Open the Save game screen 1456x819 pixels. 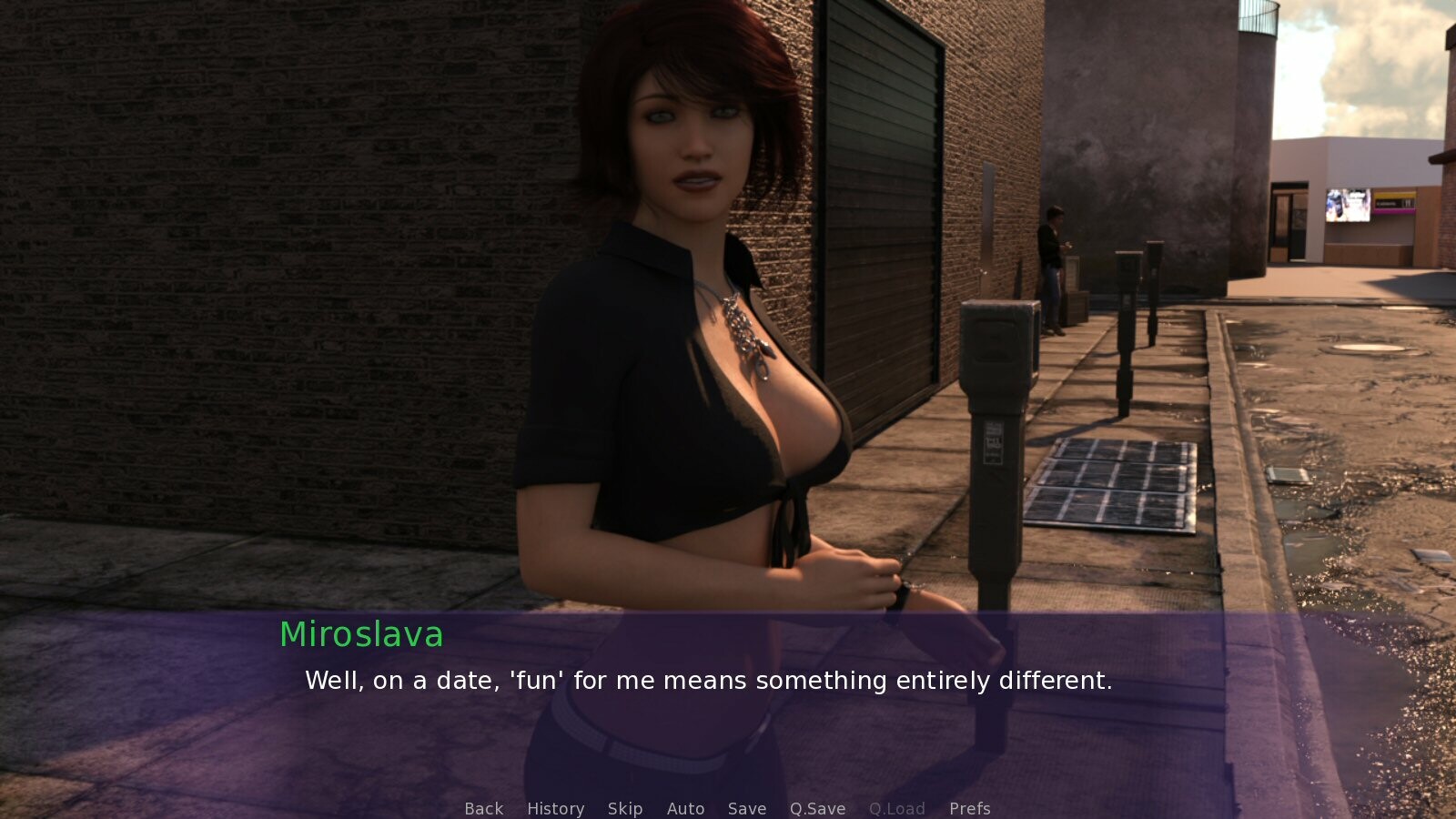click(746, 808)
